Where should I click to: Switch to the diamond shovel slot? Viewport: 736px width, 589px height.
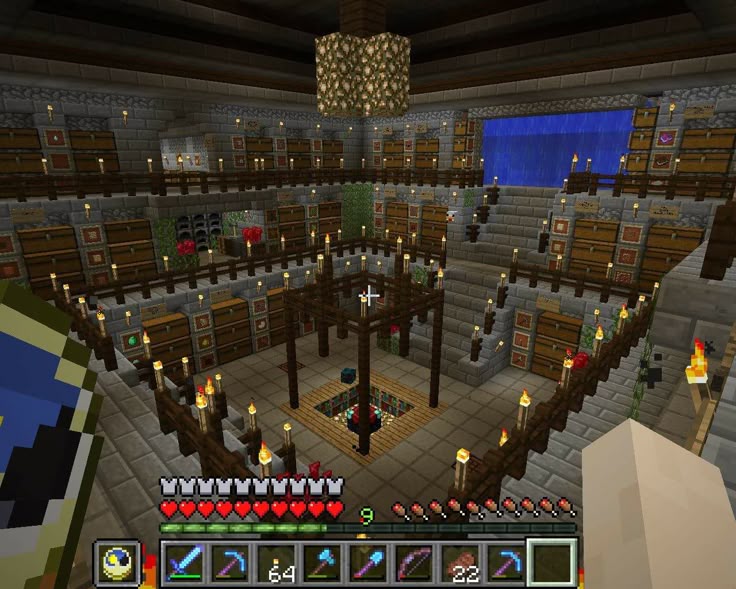(x=367, y=563)
